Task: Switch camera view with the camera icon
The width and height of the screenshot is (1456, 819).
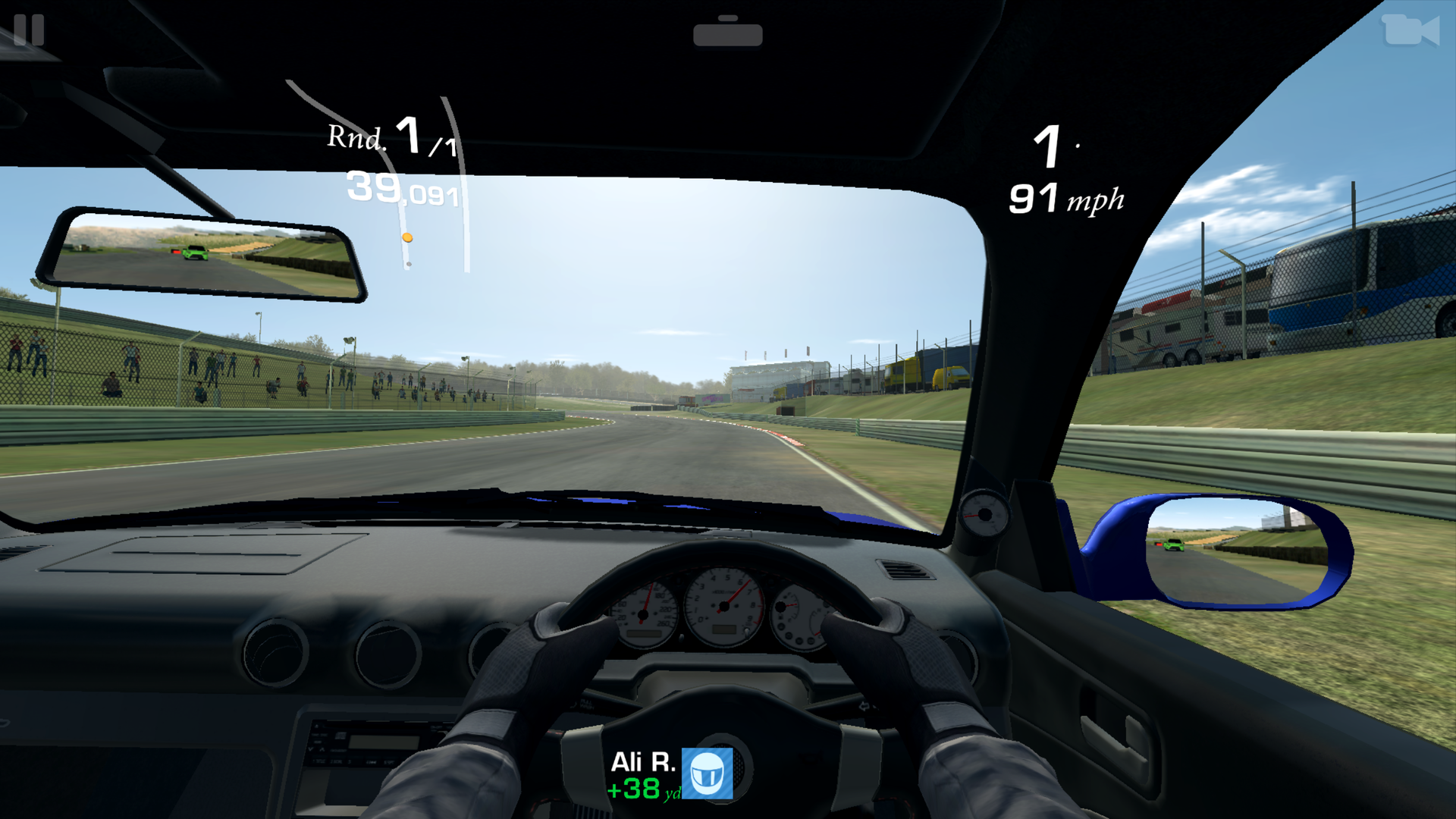Action: (1410, 31)
